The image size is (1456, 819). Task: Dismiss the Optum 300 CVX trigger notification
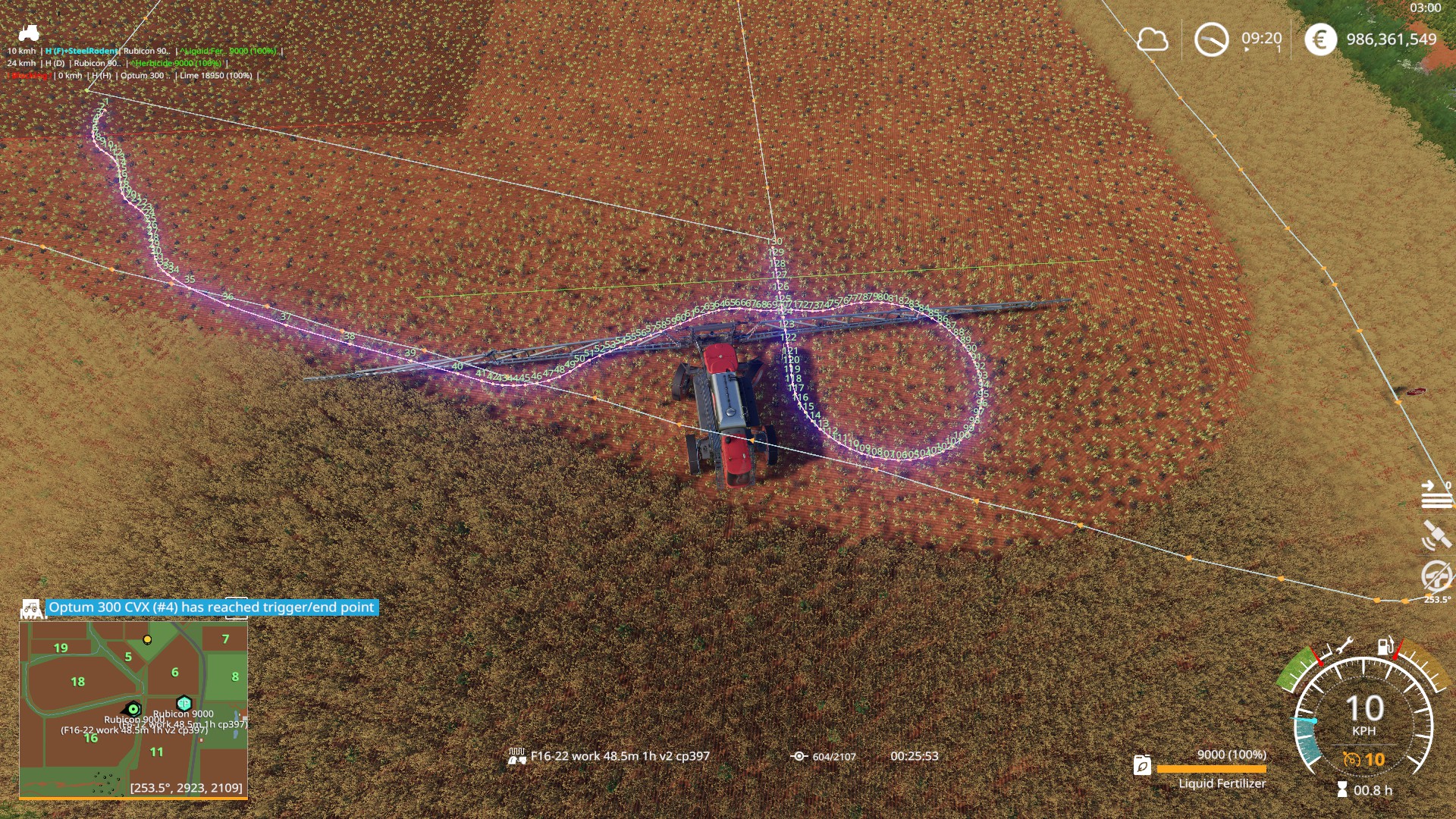[x=211, y=607]
